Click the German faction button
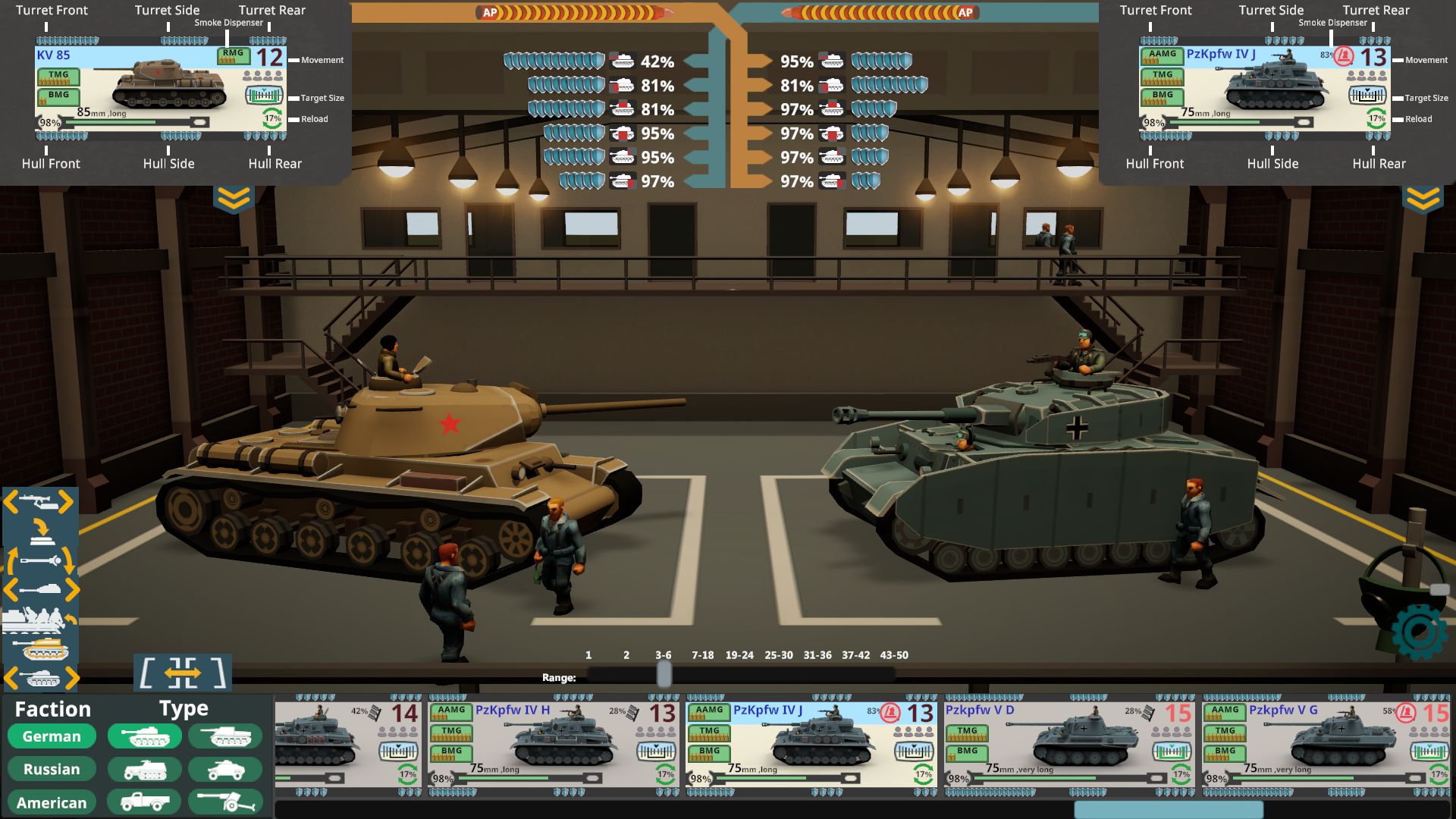This screenshot has width=1456, height=819. point(51,736)
